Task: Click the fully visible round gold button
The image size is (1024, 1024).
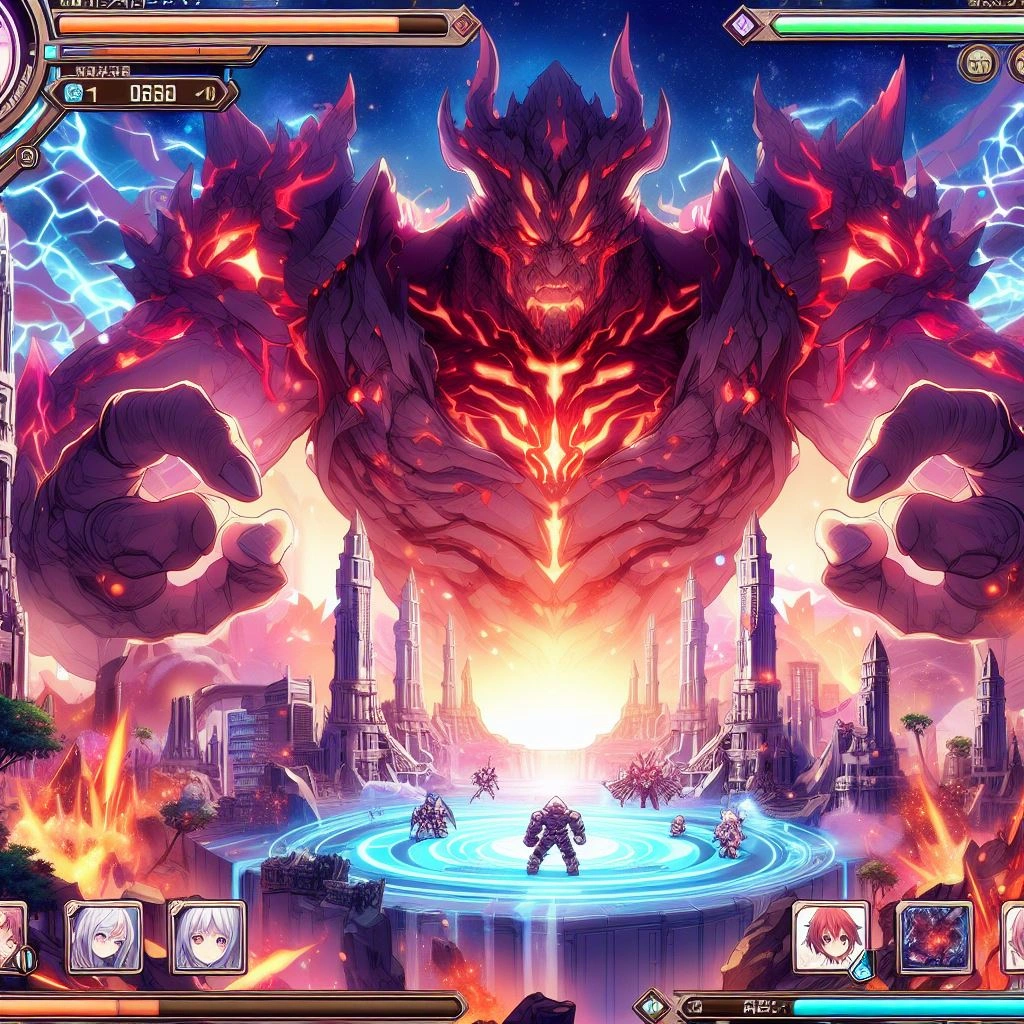Action: 978,64
